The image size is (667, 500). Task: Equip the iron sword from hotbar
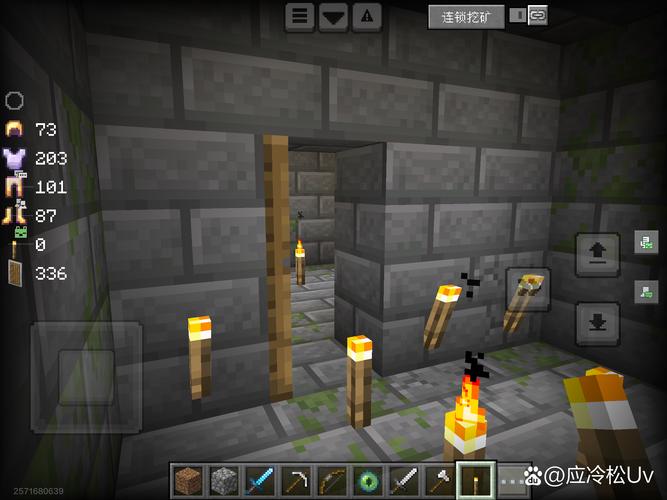point(404,481)
